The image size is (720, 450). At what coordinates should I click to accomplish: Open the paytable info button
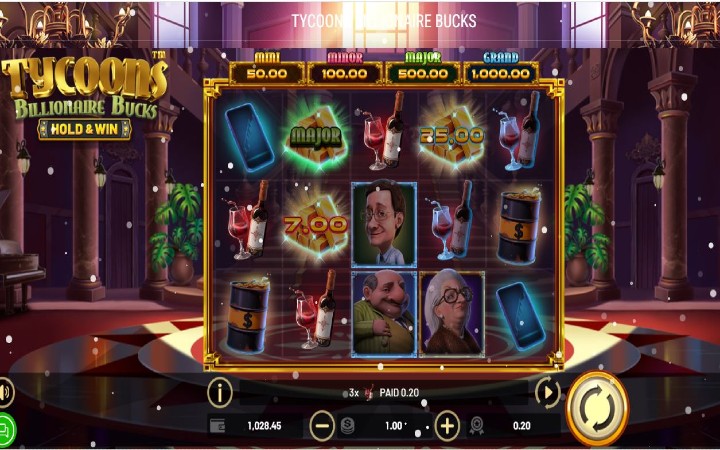pos(219,392)
